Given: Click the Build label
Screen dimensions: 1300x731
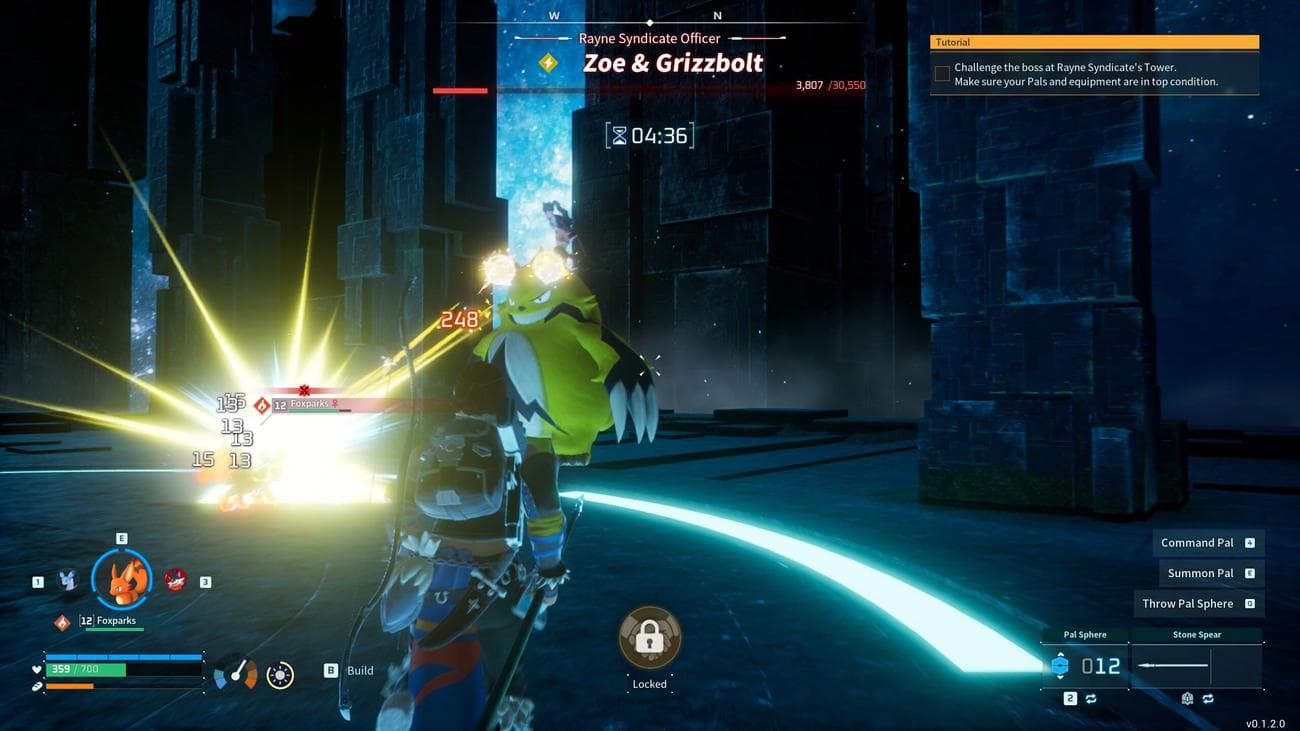Looking at the screenshot, I should tap(359, 671).
